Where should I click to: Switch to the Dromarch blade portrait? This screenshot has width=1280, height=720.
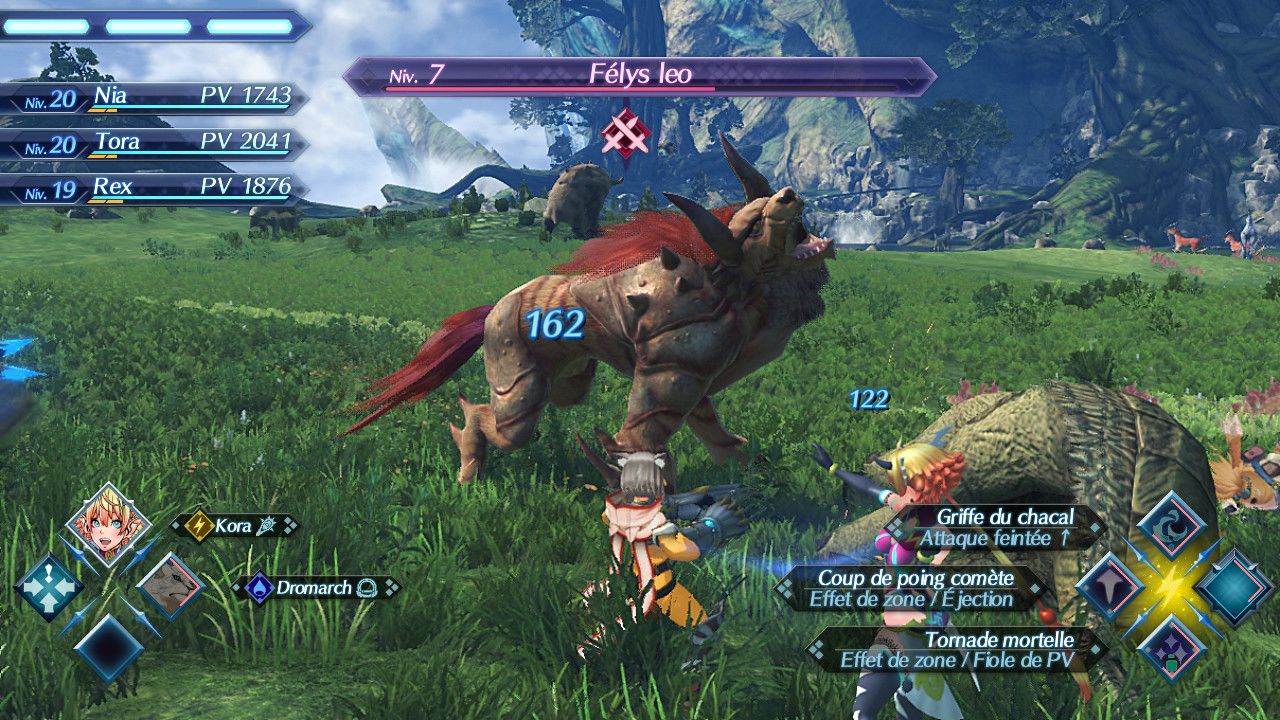tap(171, 586)
